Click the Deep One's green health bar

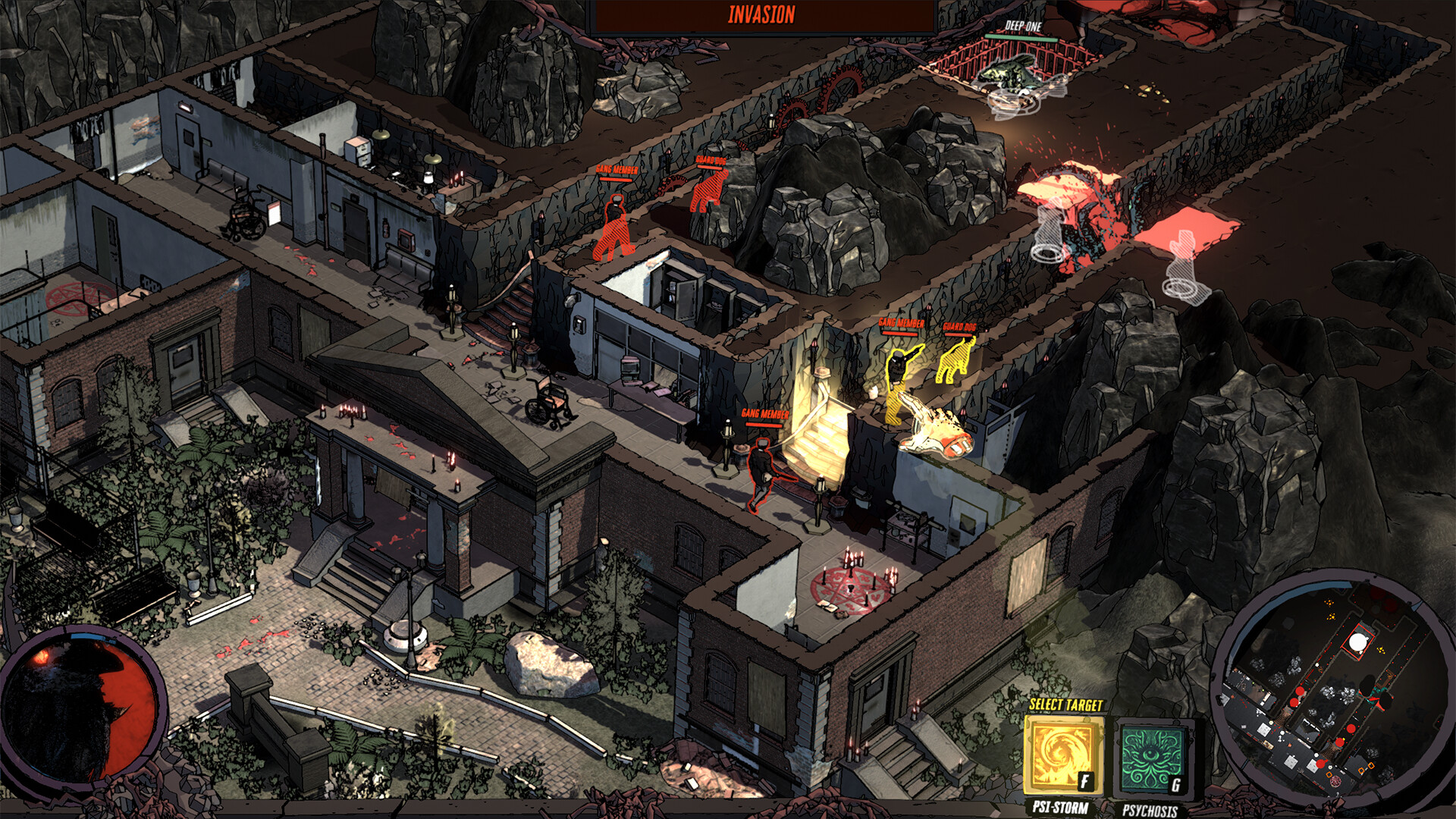[1021, 38]
